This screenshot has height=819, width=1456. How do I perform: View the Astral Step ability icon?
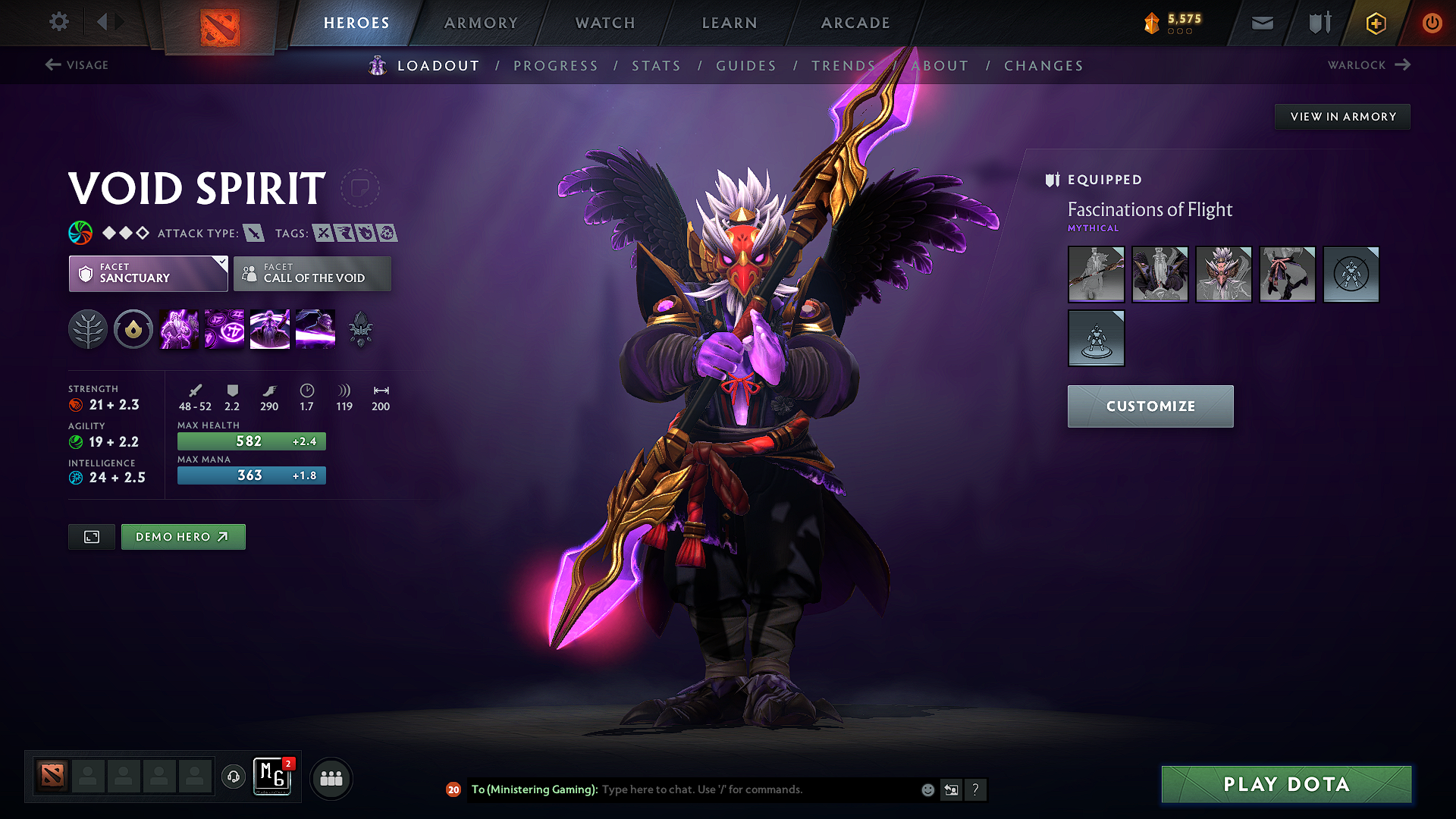(315, 328)
